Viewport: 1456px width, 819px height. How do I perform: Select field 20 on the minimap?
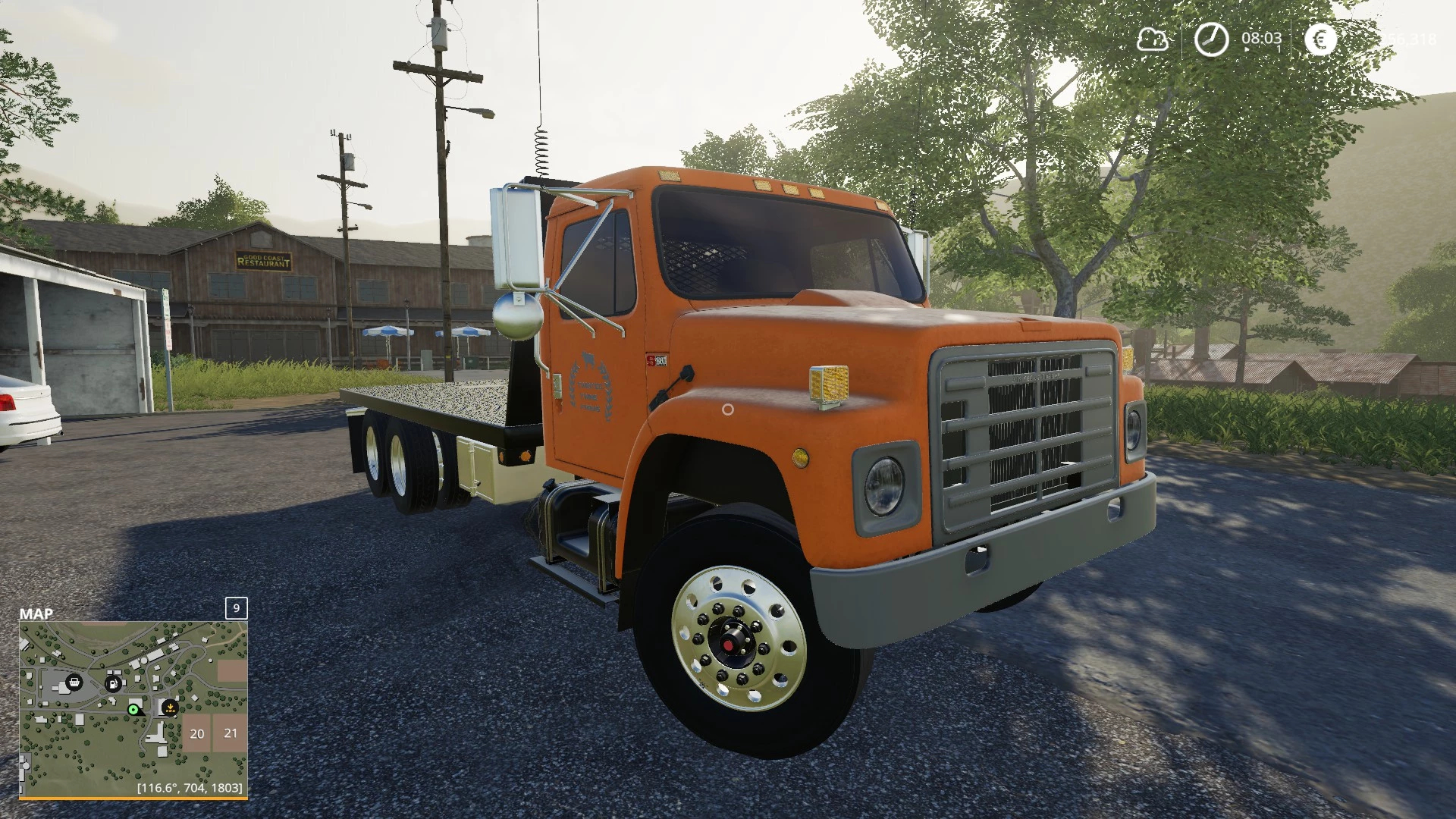197,733
